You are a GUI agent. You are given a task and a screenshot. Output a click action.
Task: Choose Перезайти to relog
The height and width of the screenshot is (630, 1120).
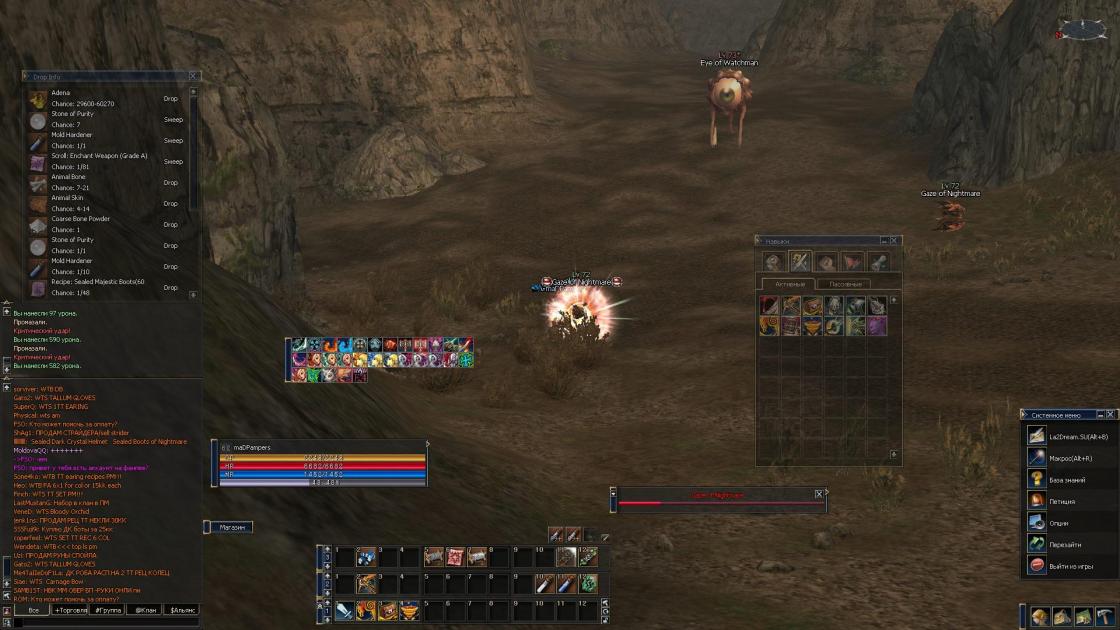coord(1064,545)
